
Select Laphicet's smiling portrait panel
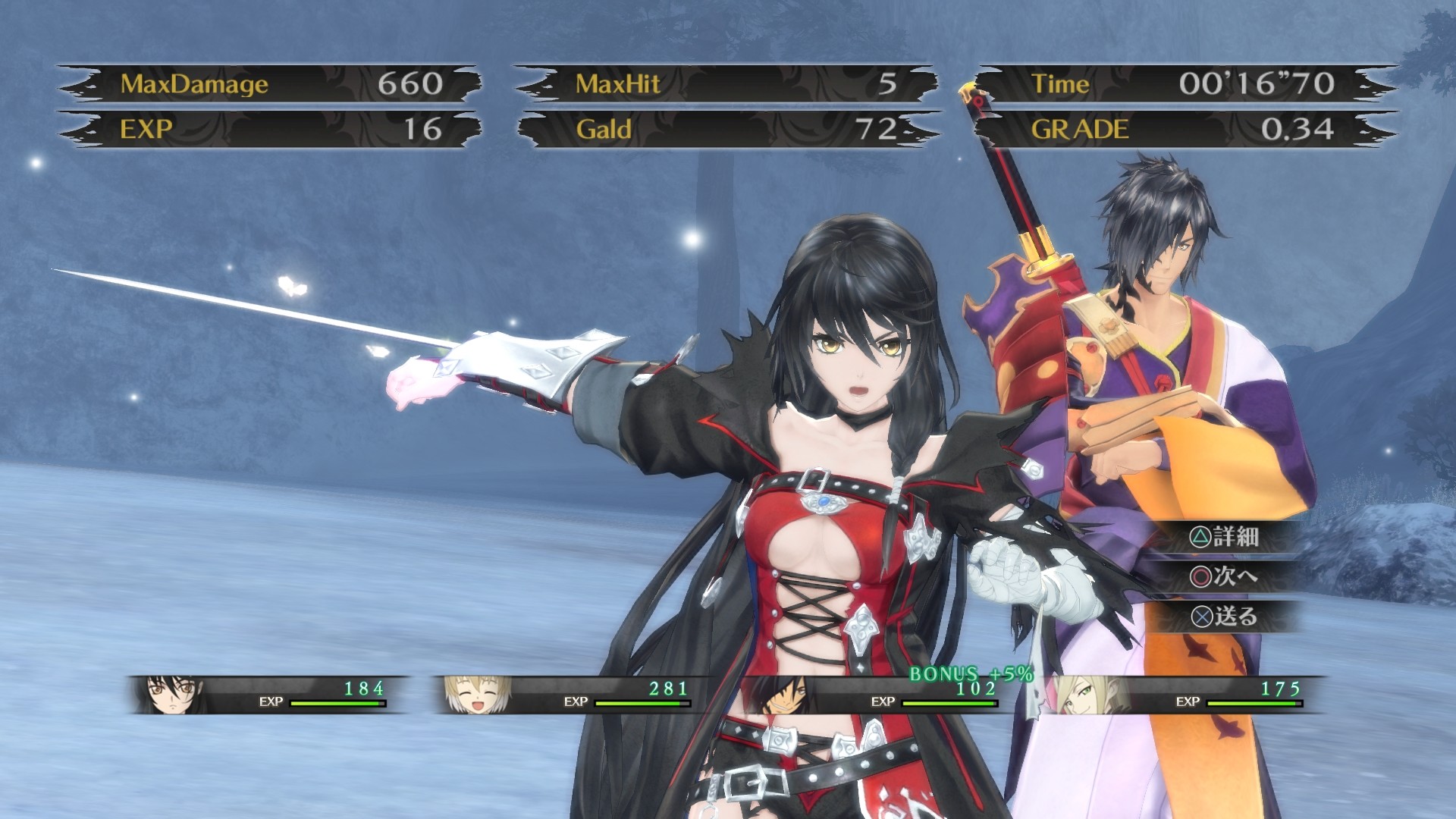tap(476, 694)
